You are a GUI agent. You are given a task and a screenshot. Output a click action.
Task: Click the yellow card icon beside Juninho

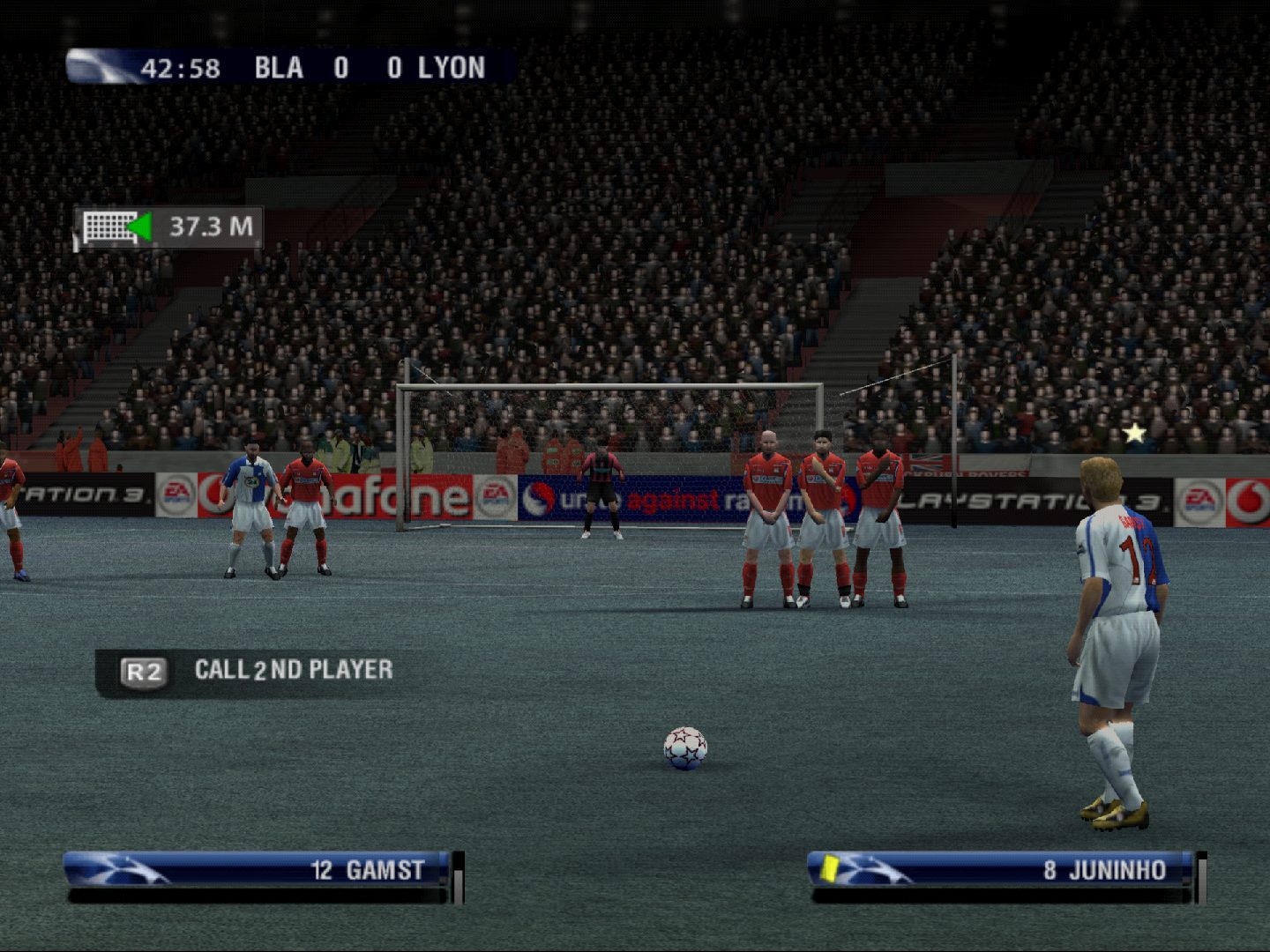(829, 867)
